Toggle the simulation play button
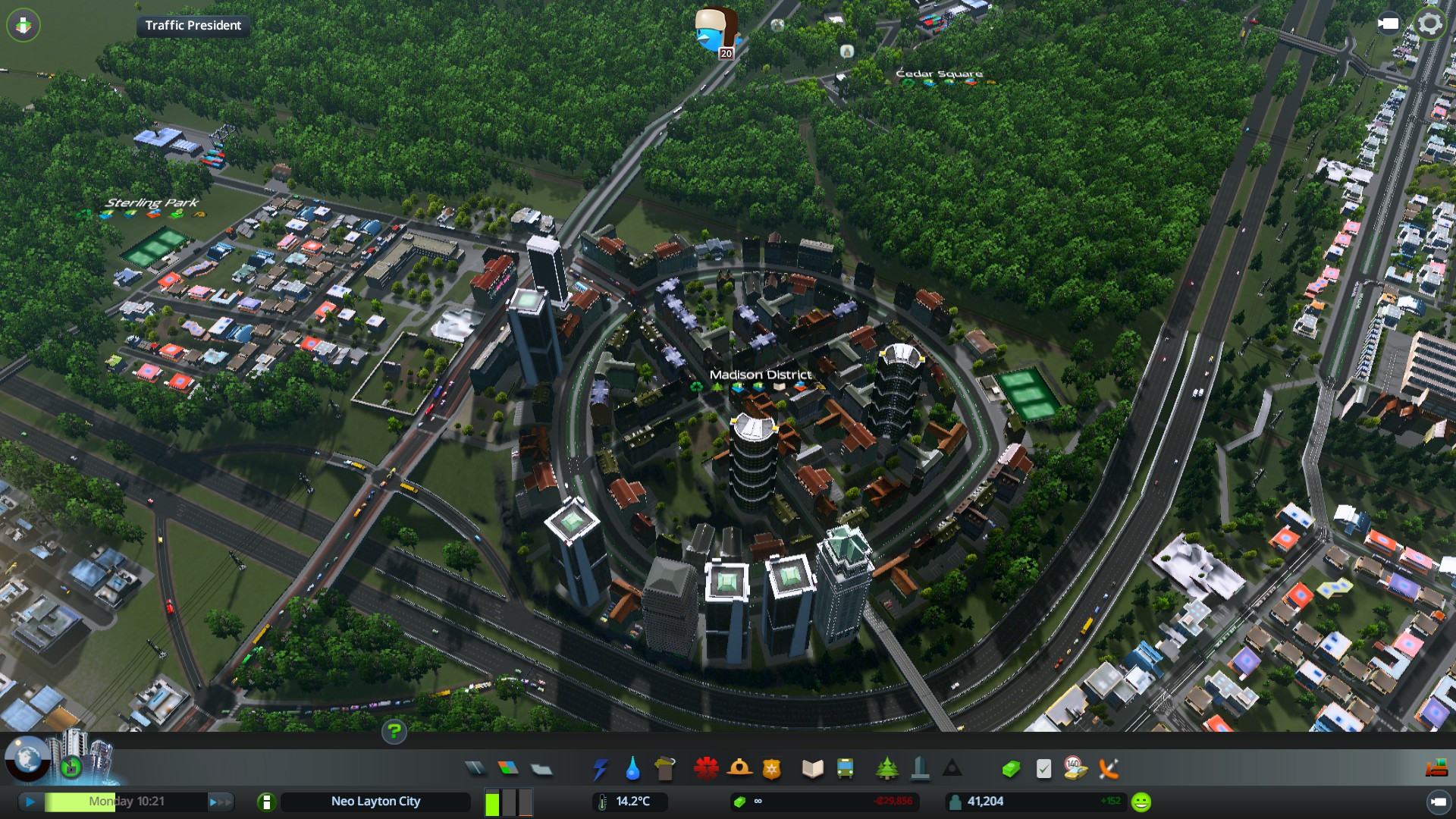 pyautogui.click(x=30, y=802)
